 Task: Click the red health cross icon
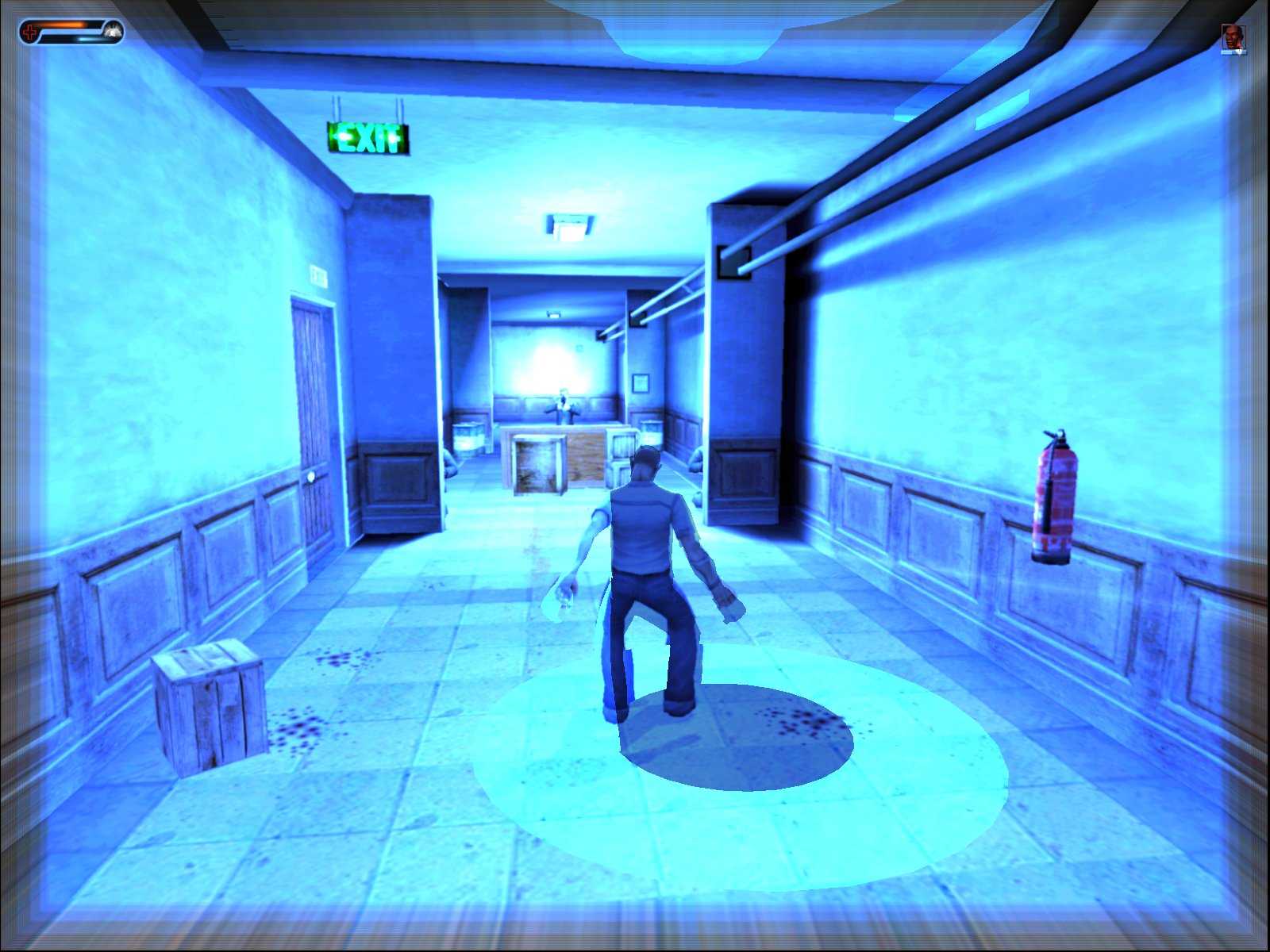30,32
